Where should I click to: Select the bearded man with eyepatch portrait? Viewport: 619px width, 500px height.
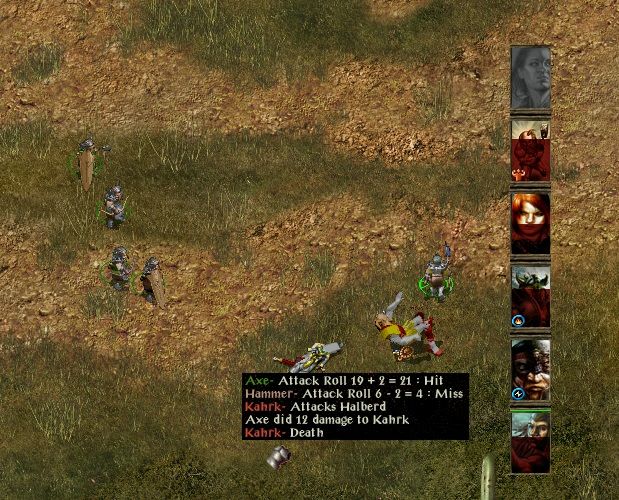(x=530, y=369)
